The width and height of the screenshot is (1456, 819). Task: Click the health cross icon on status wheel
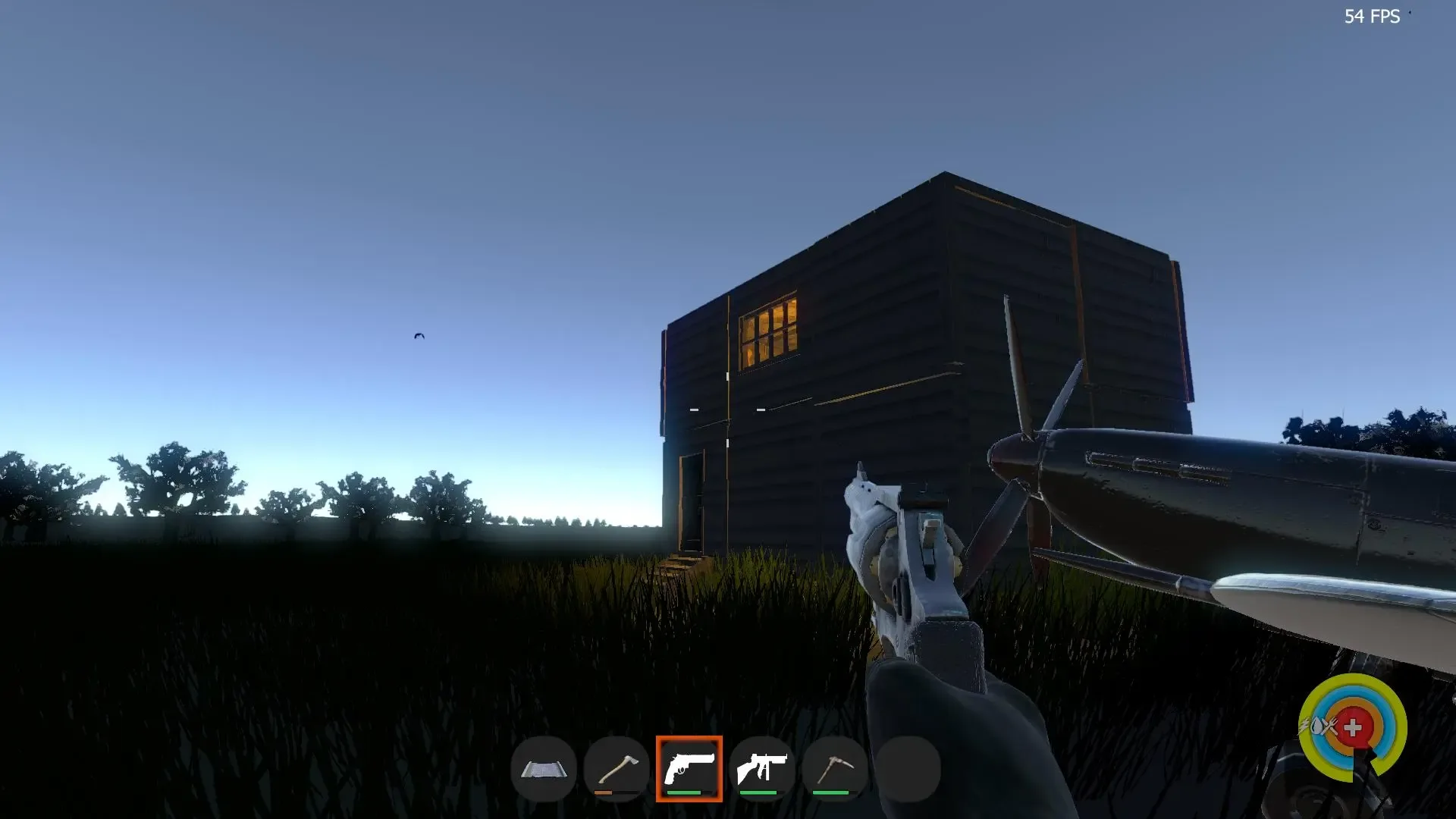tap(1352, 726)
